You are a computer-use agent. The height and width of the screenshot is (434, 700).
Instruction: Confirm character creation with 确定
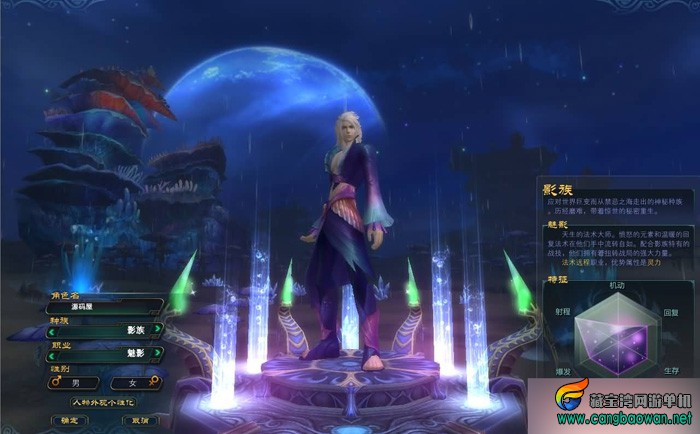point(69,420)
